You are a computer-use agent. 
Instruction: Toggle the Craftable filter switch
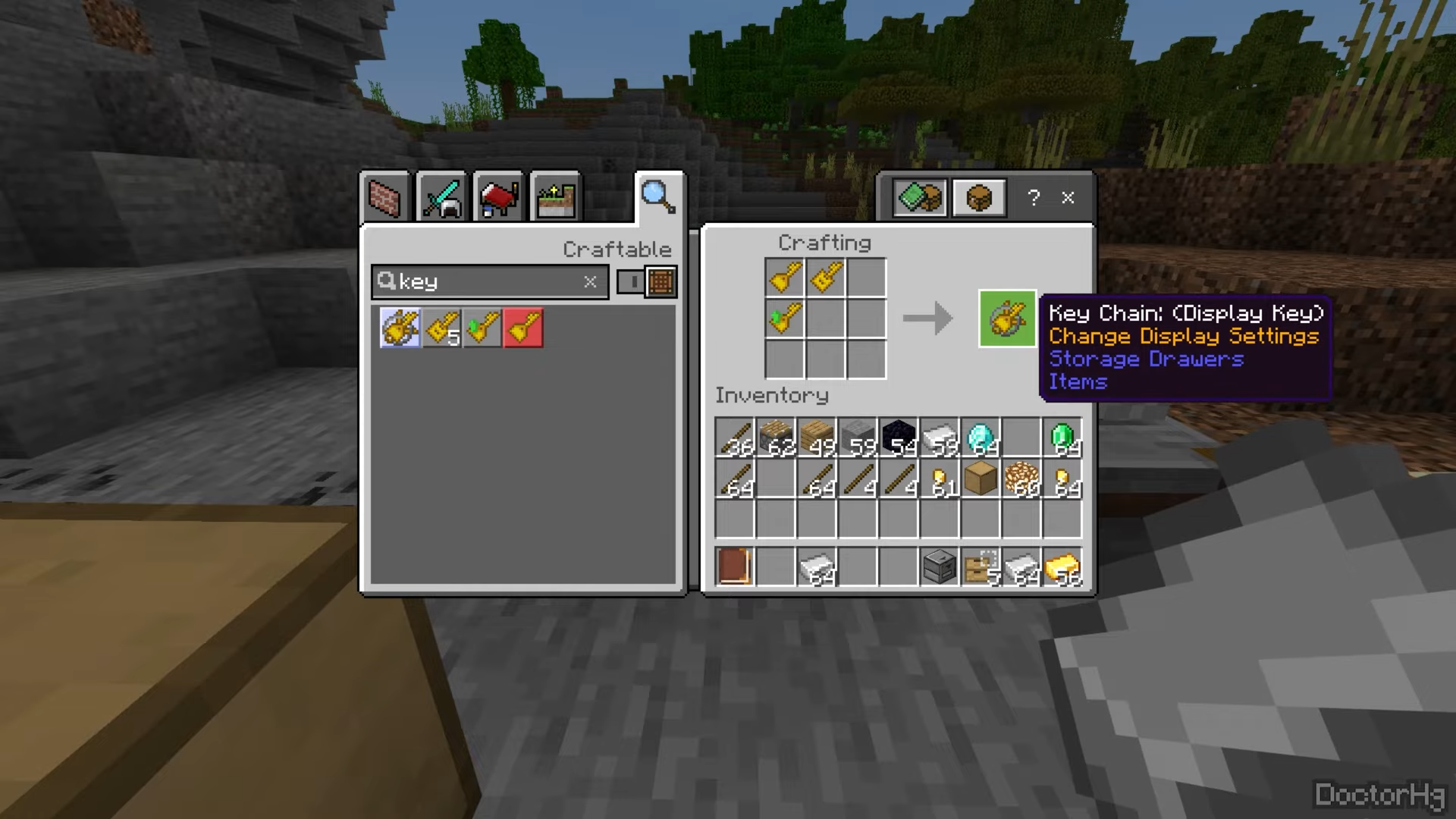(x=646, y=282)
